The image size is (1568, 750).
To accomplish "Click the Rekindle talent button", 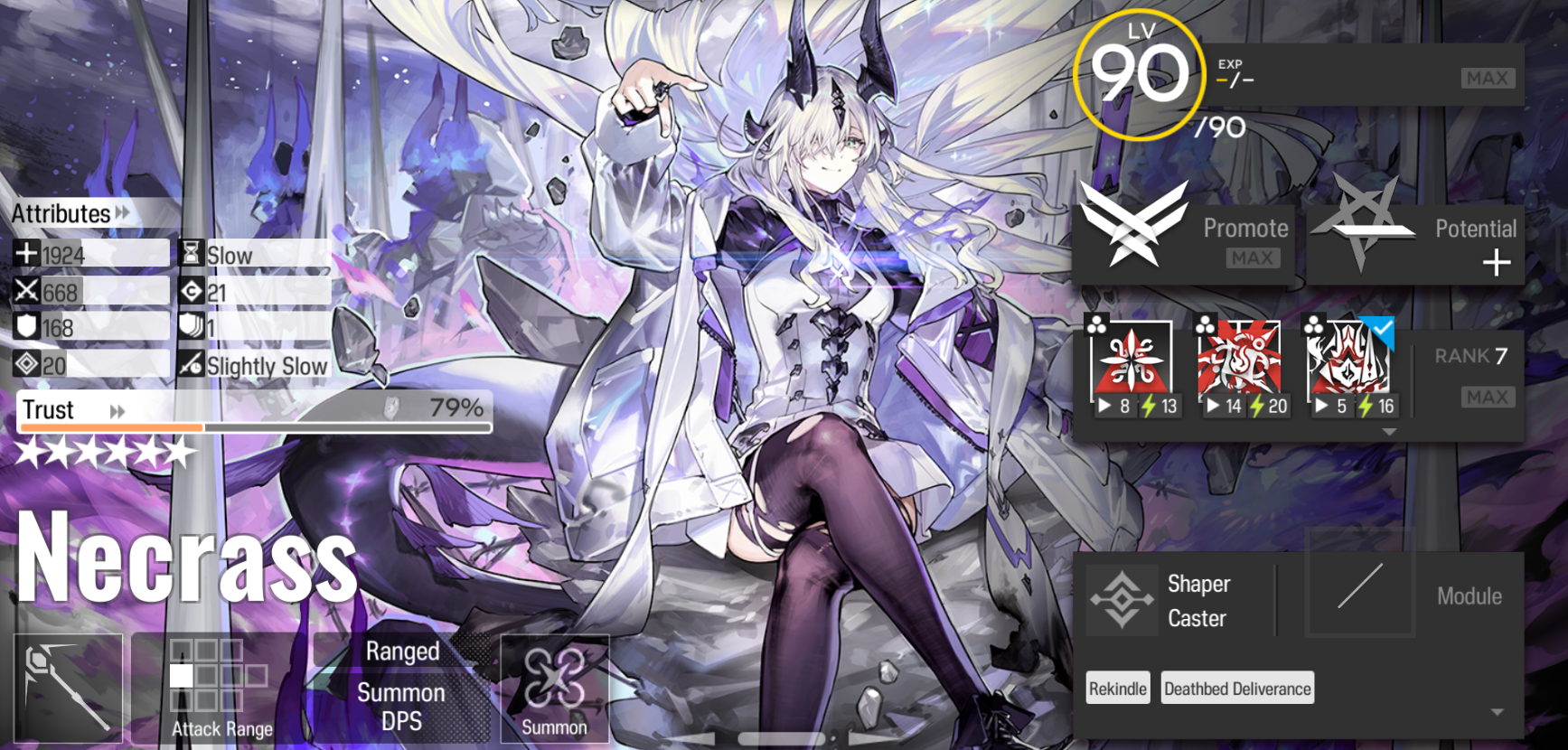I will click(1117, 688).
